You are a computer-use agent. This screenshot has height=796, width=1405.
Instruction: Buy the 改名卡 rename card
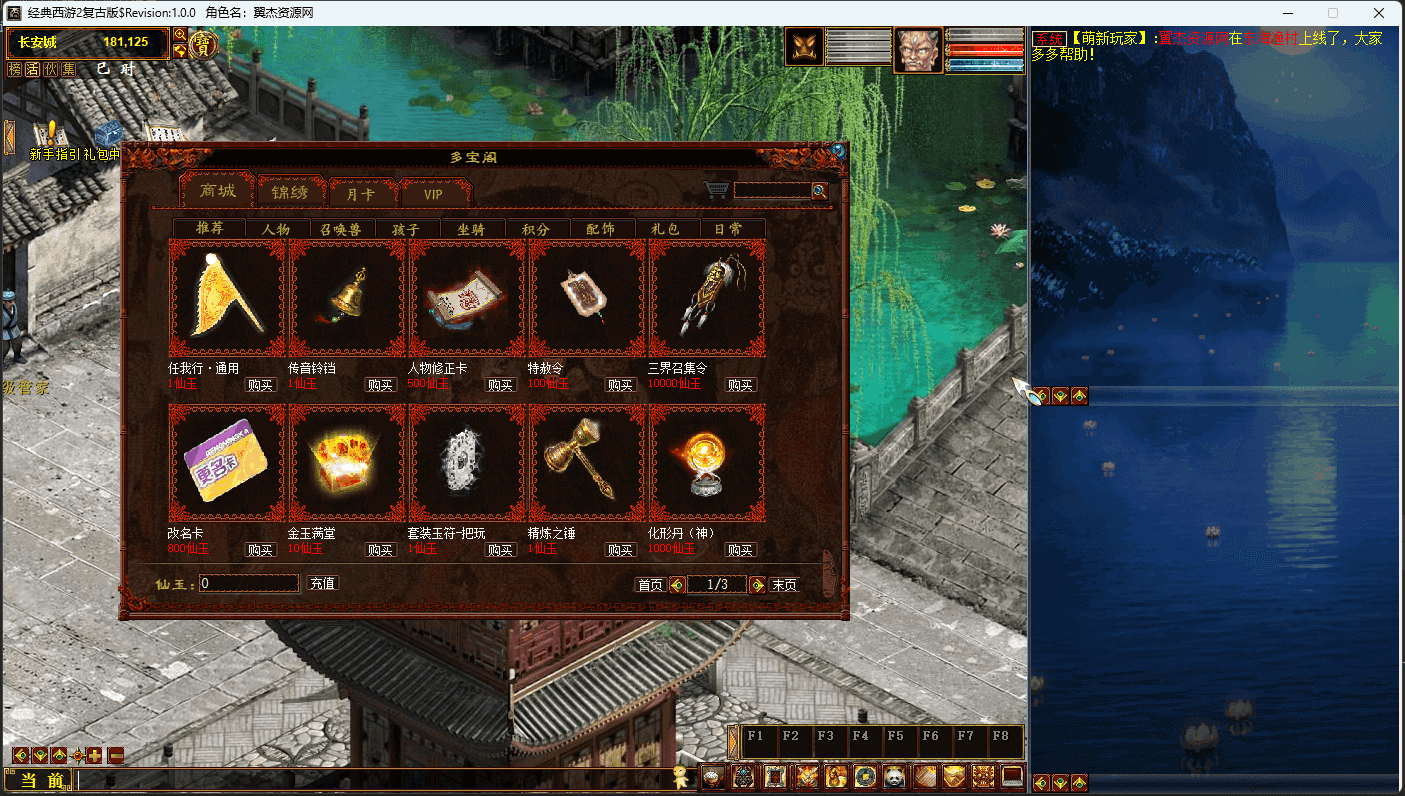261,550
